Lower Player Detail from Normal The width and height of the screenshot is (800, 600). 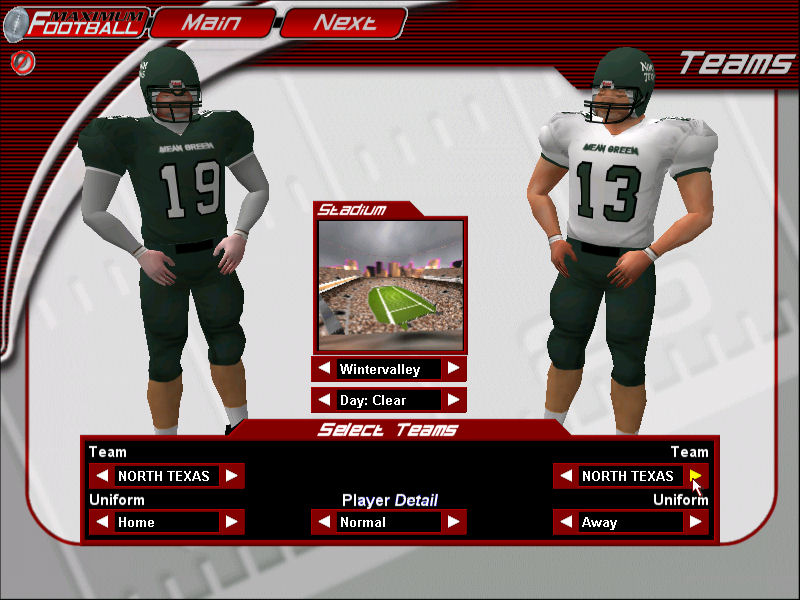point(324,522)
